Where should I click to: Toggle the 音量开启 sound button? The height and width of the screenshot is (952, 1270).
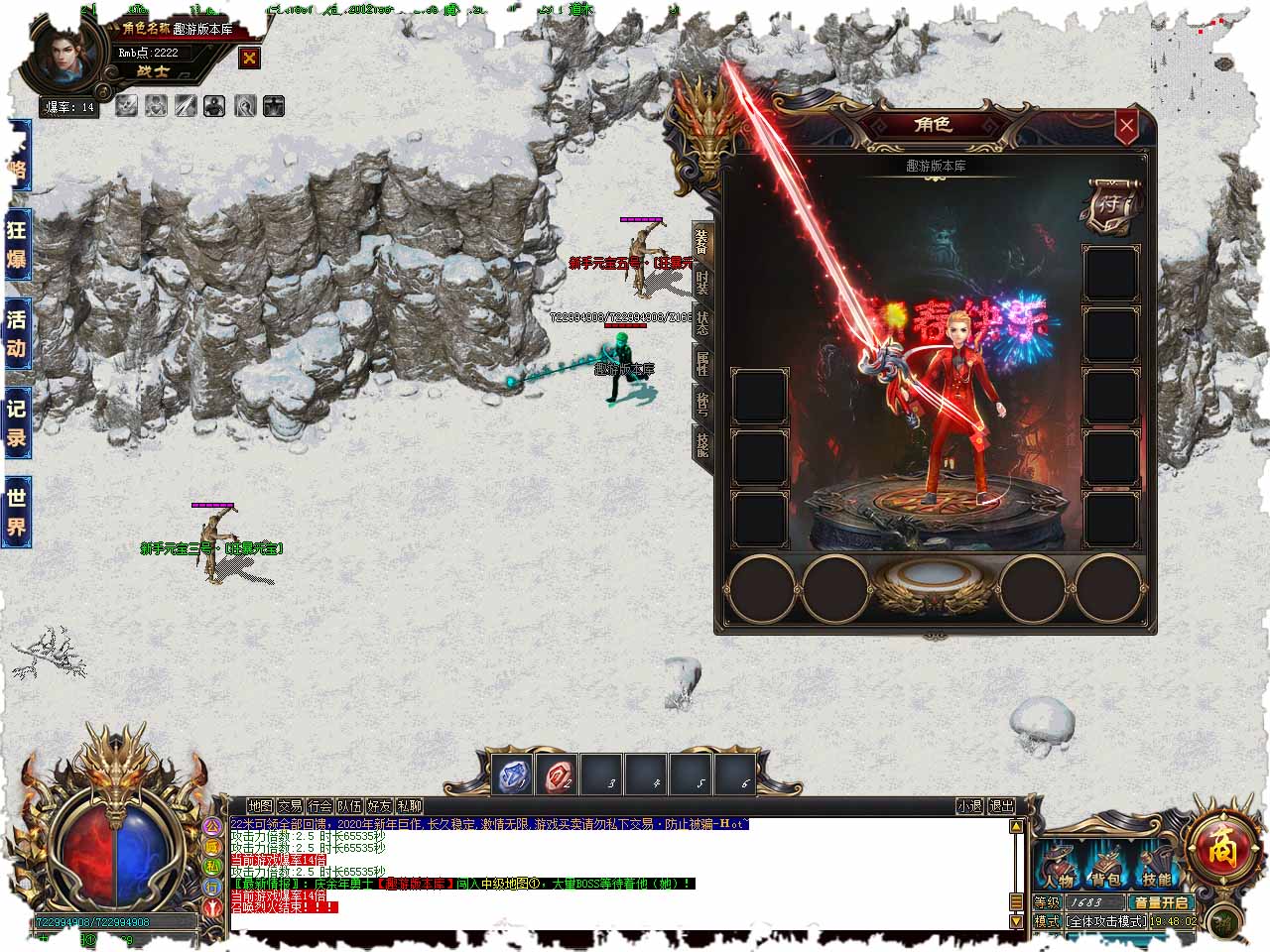pos(1161,902)
